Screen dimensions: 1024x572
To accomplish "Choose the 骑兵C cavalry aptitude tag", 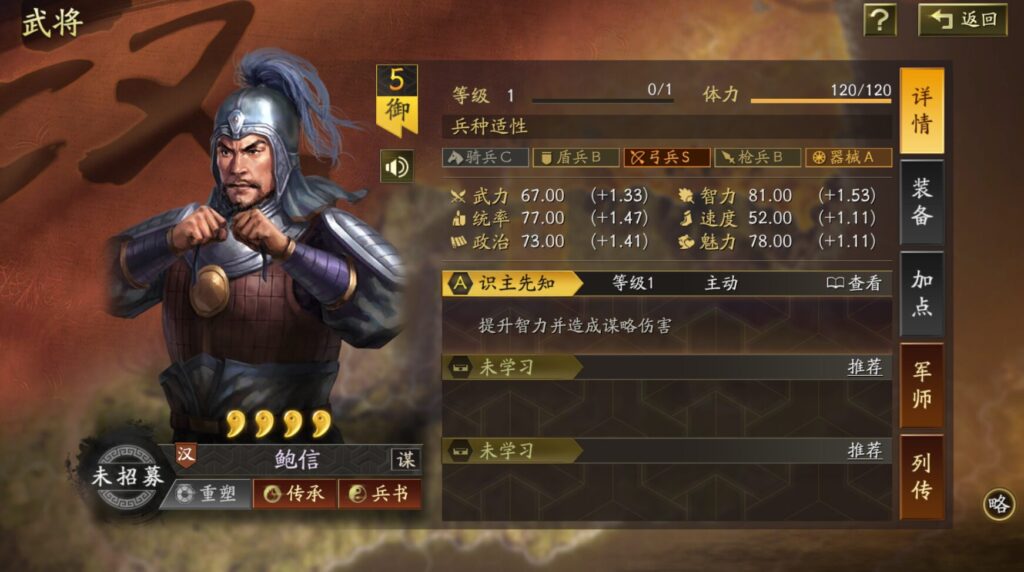I will tap(485, 157).
